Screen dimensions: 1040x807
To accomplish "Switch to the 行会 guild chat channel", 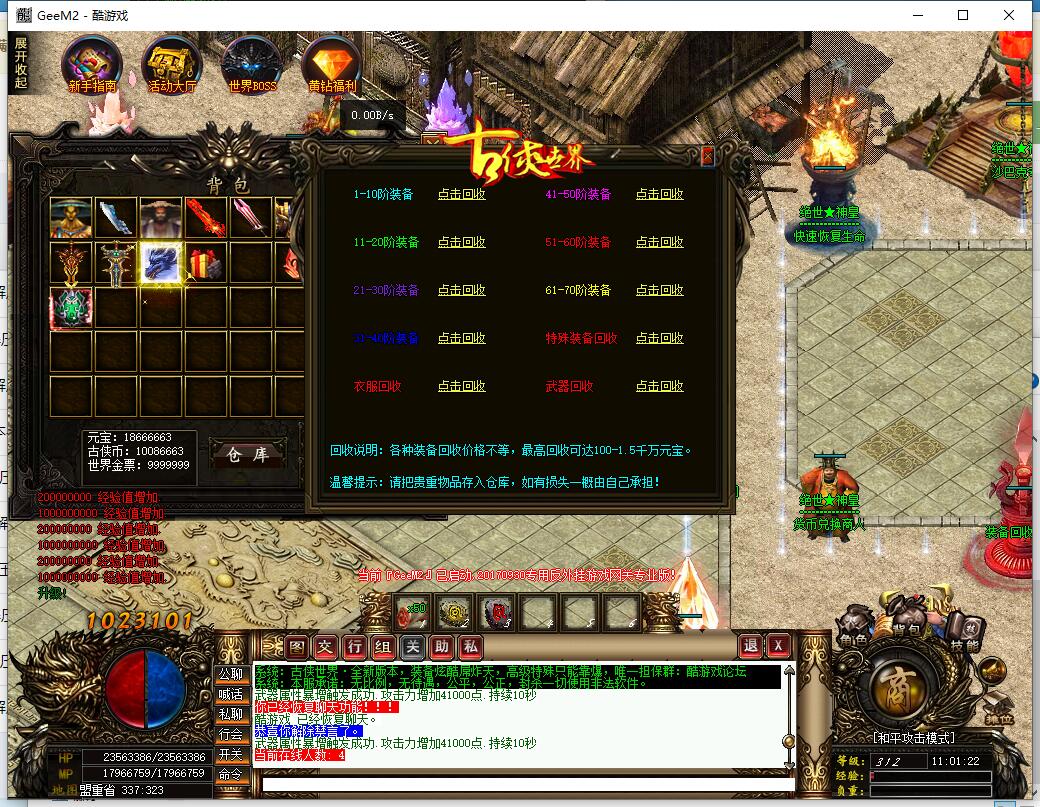I will pos(231,734).
